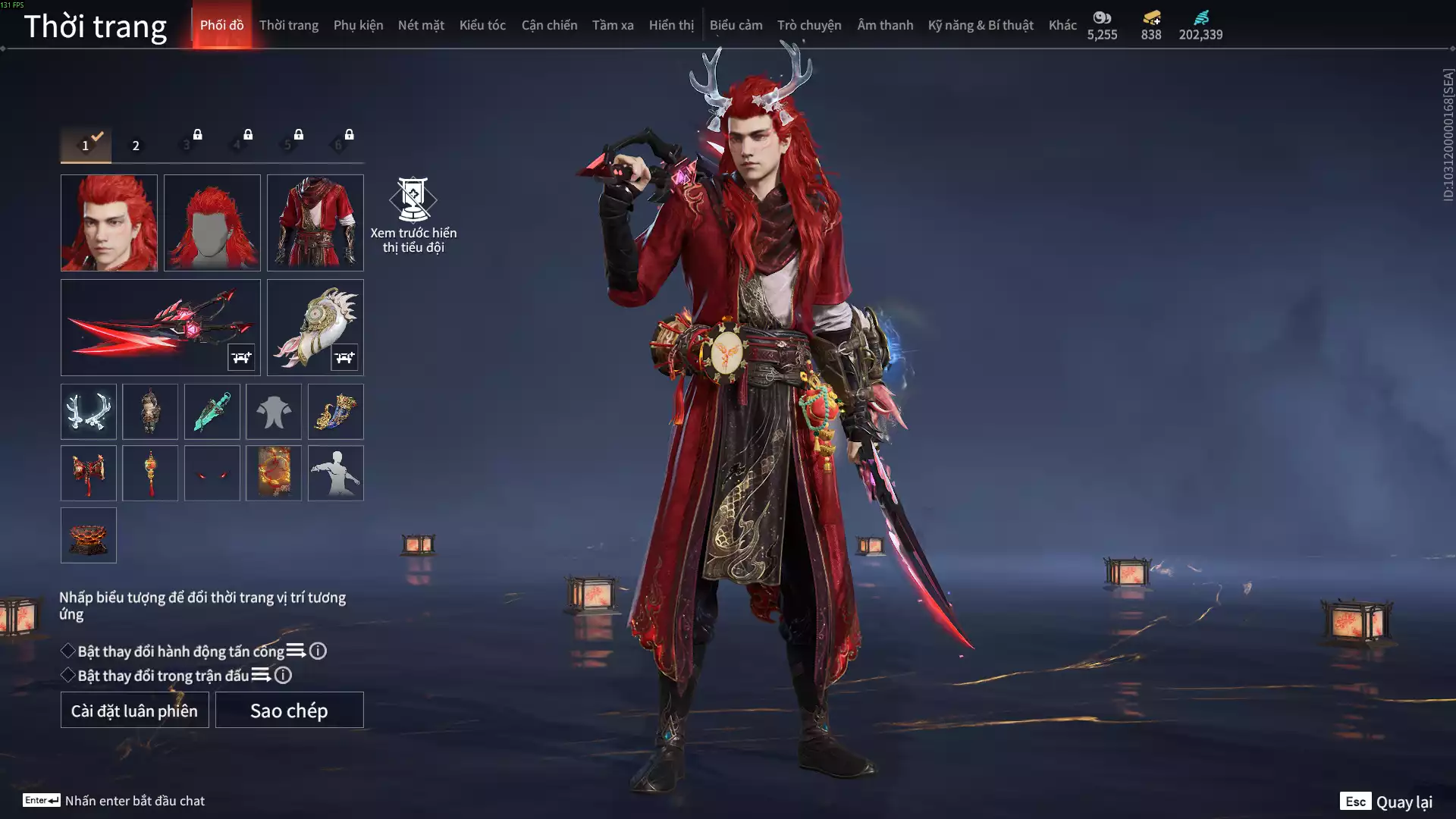1456x819 pixels.
Task: Click the Sao chép button
Action: [x=289, y=711]
